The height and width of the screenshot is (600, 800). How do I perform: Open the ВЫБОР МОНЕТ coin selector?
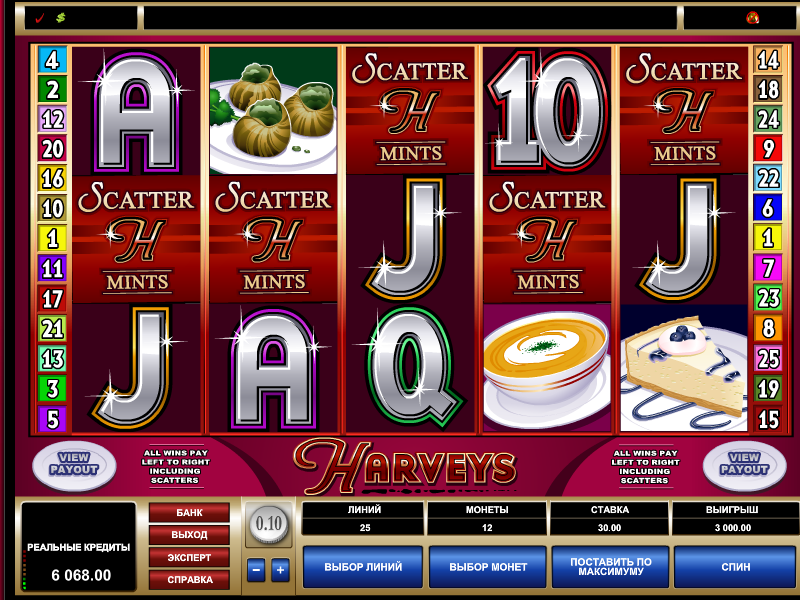488,567
